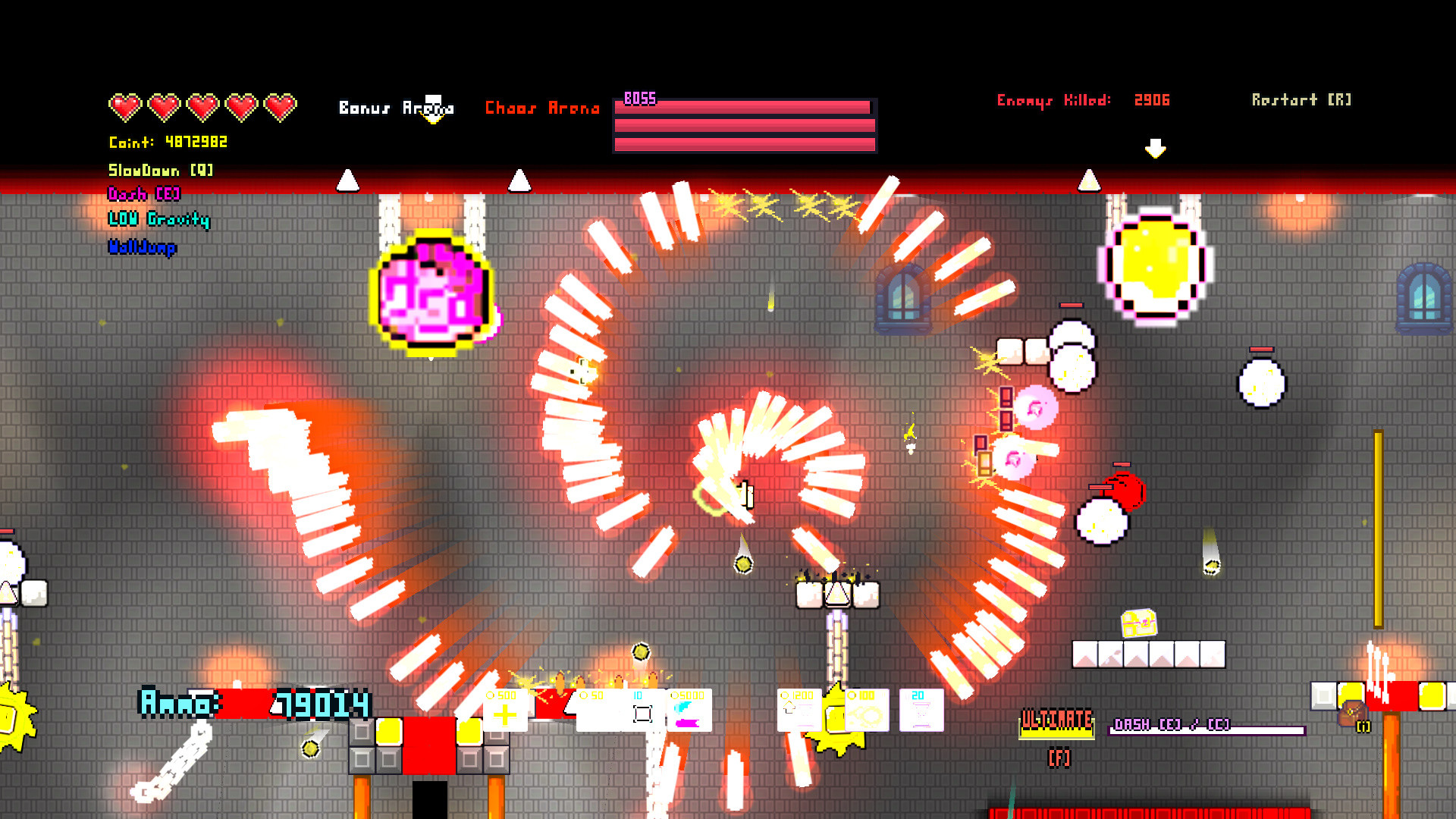Toggle the LOW Gravity modifier

[x=159, y=221]
